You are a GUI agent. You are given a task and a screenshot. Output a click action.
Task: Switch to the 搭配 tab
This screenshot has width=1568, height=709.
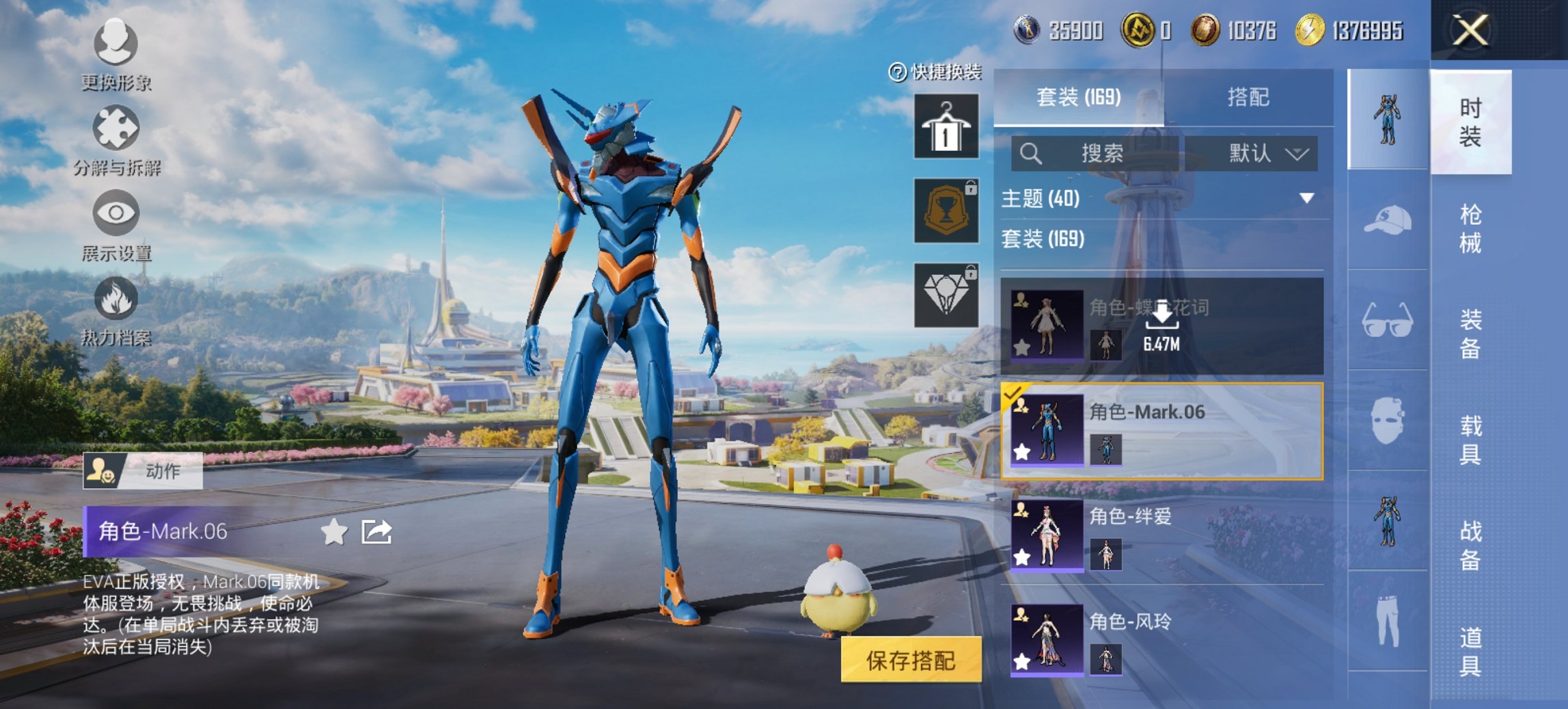click(x=1248, y=97)
